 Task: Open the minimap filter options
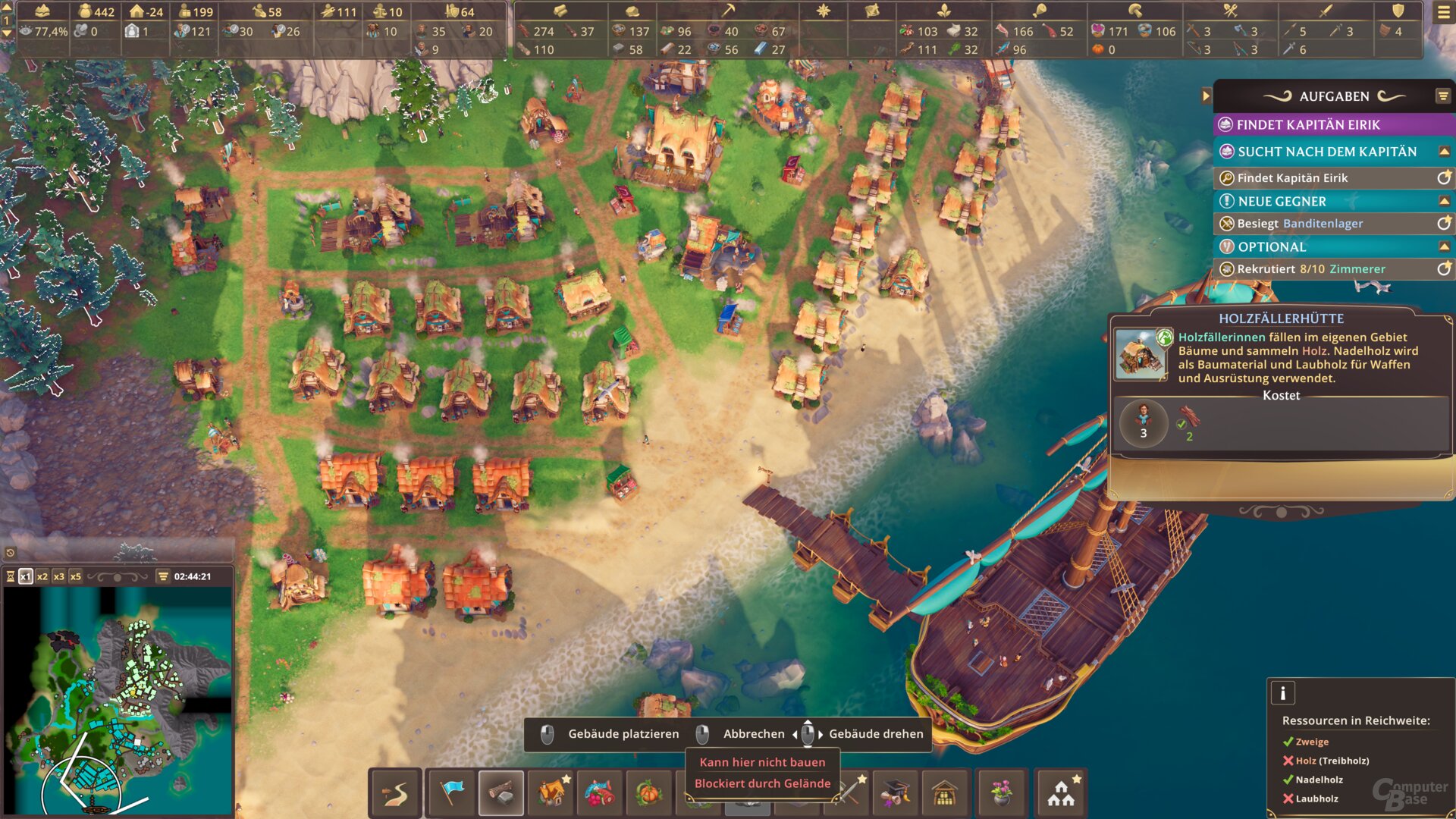(x=163, y=577)
